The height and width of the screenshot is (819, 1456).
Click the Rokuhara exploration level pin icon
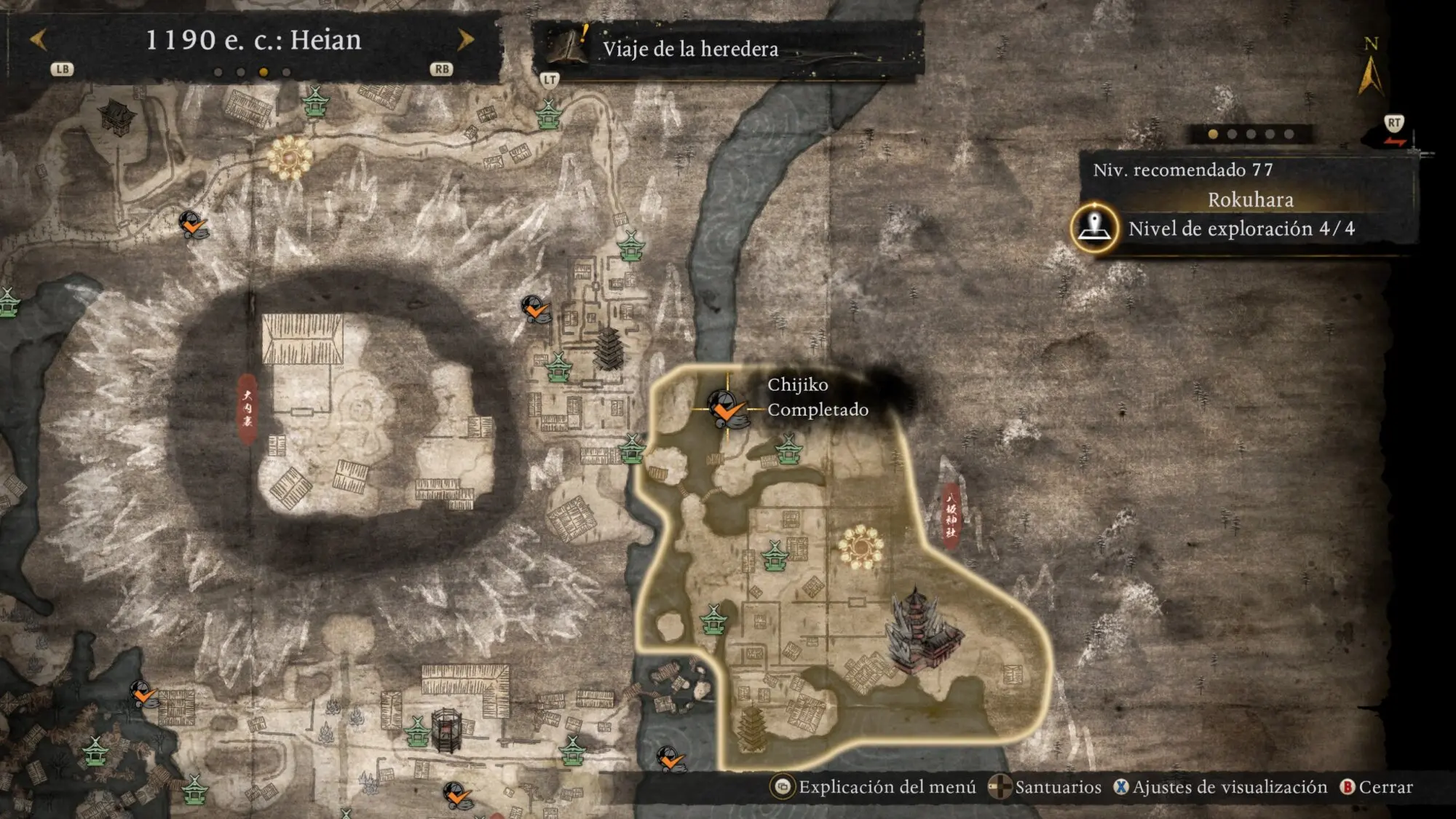click(1093, 228)
